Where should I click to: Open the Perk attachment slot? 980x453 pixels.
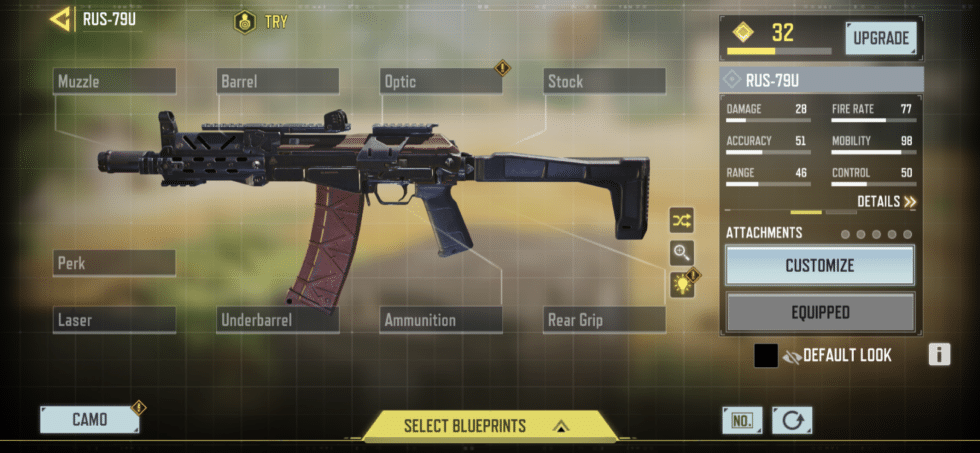(114, 264)
